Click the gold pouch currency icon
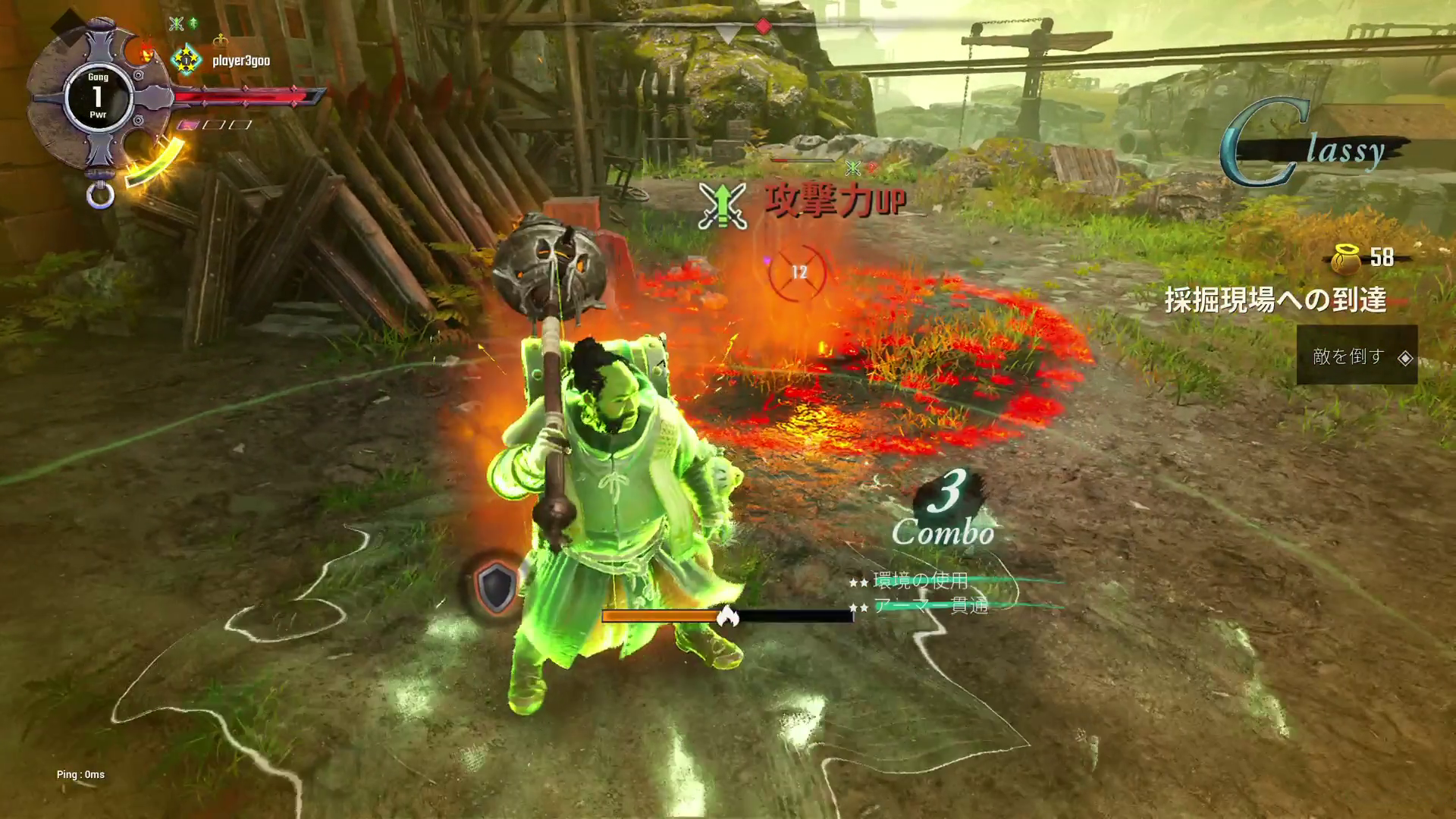 [x=1345, y=259]
